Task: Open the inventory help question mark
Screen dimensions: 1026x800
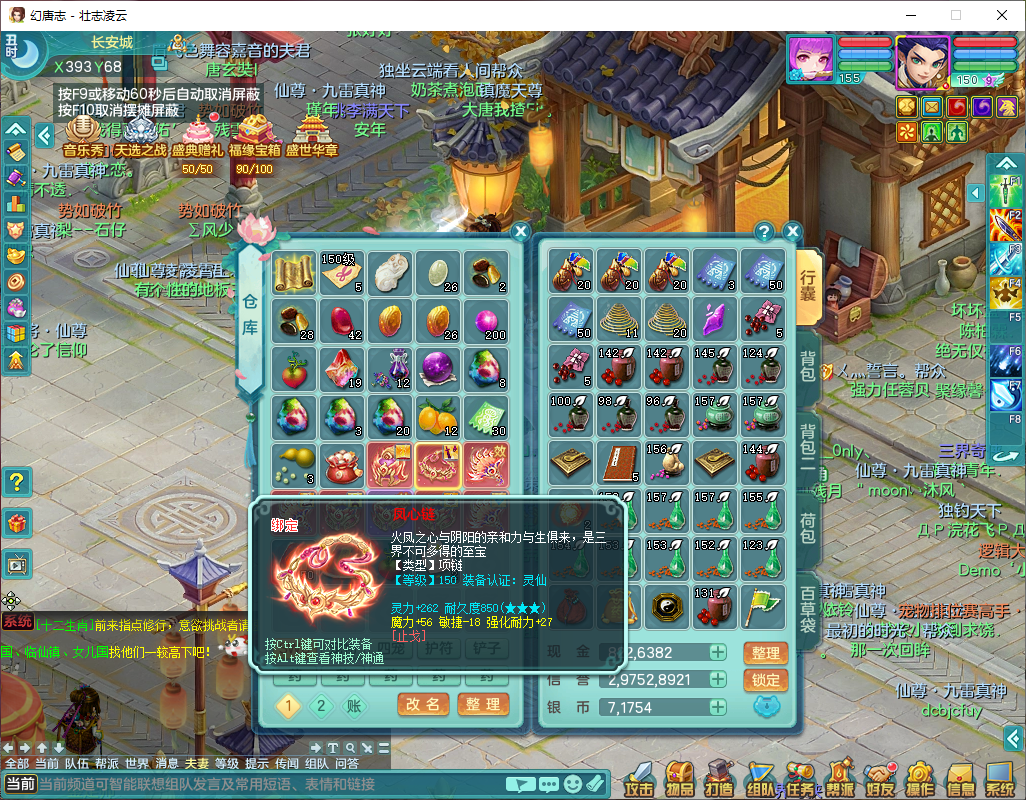Action: coord(765,232)
